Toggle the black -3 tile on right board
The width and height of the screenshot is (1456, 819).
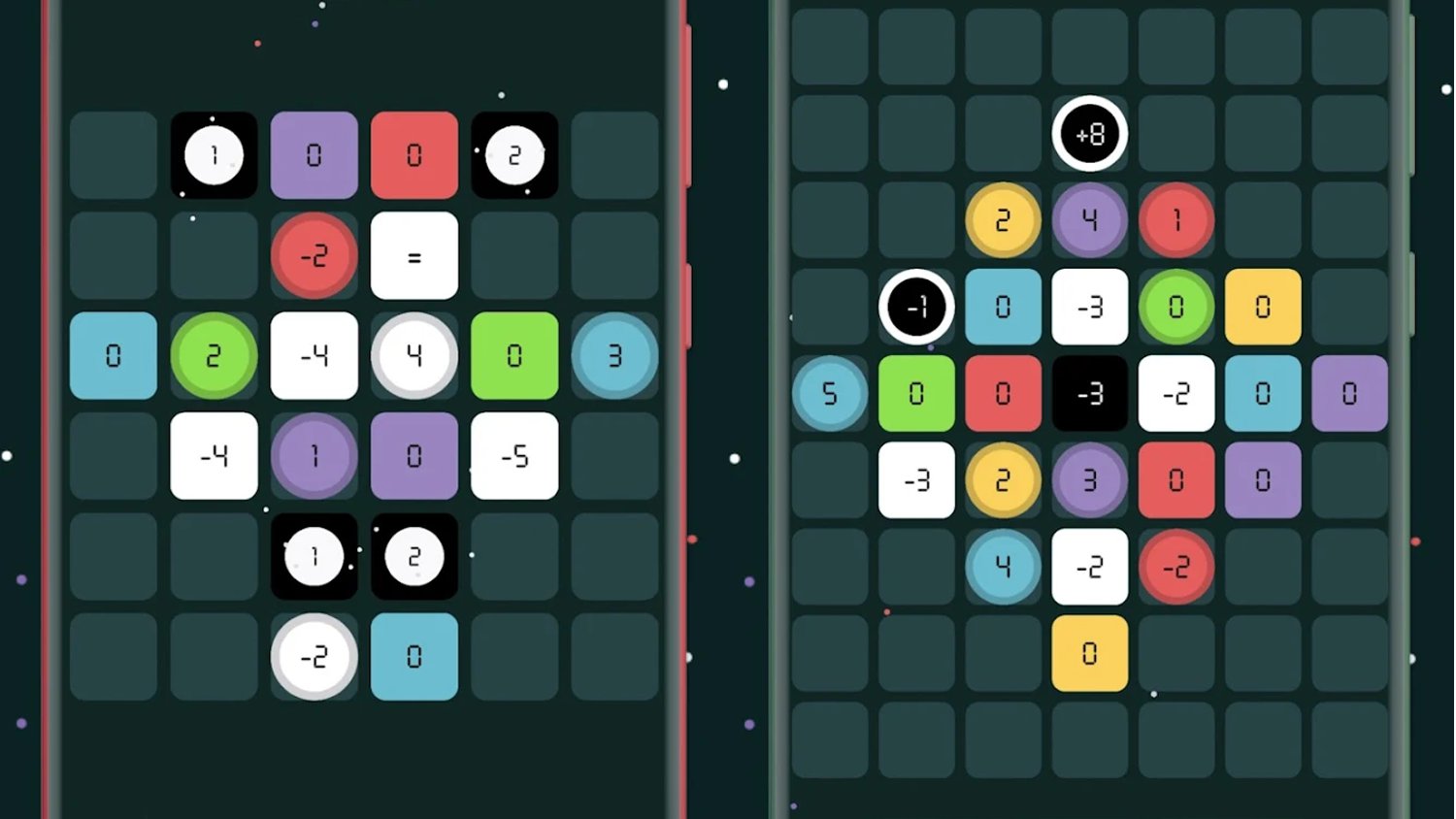(x=1090, y=393)
